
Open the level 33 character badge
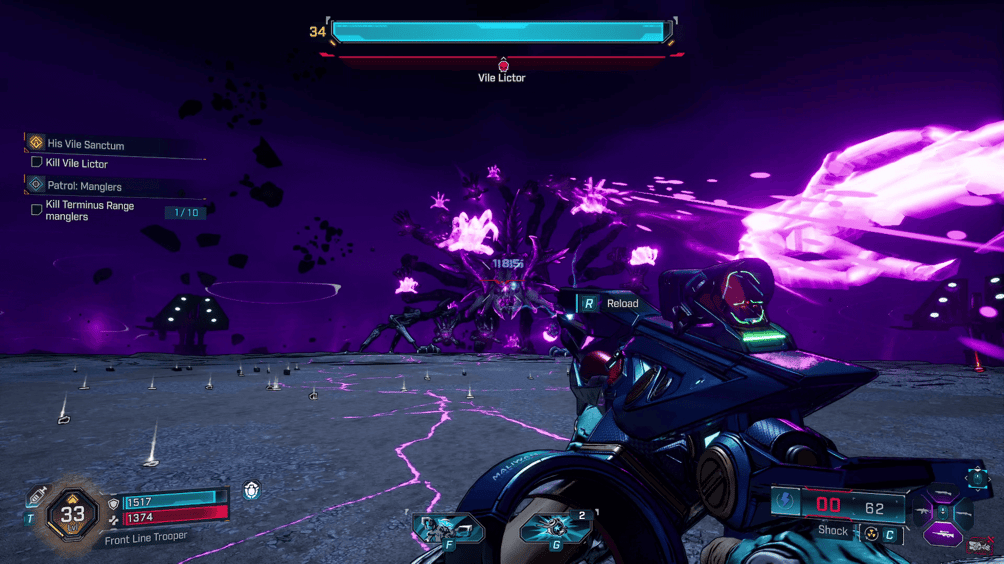(72, 514)
